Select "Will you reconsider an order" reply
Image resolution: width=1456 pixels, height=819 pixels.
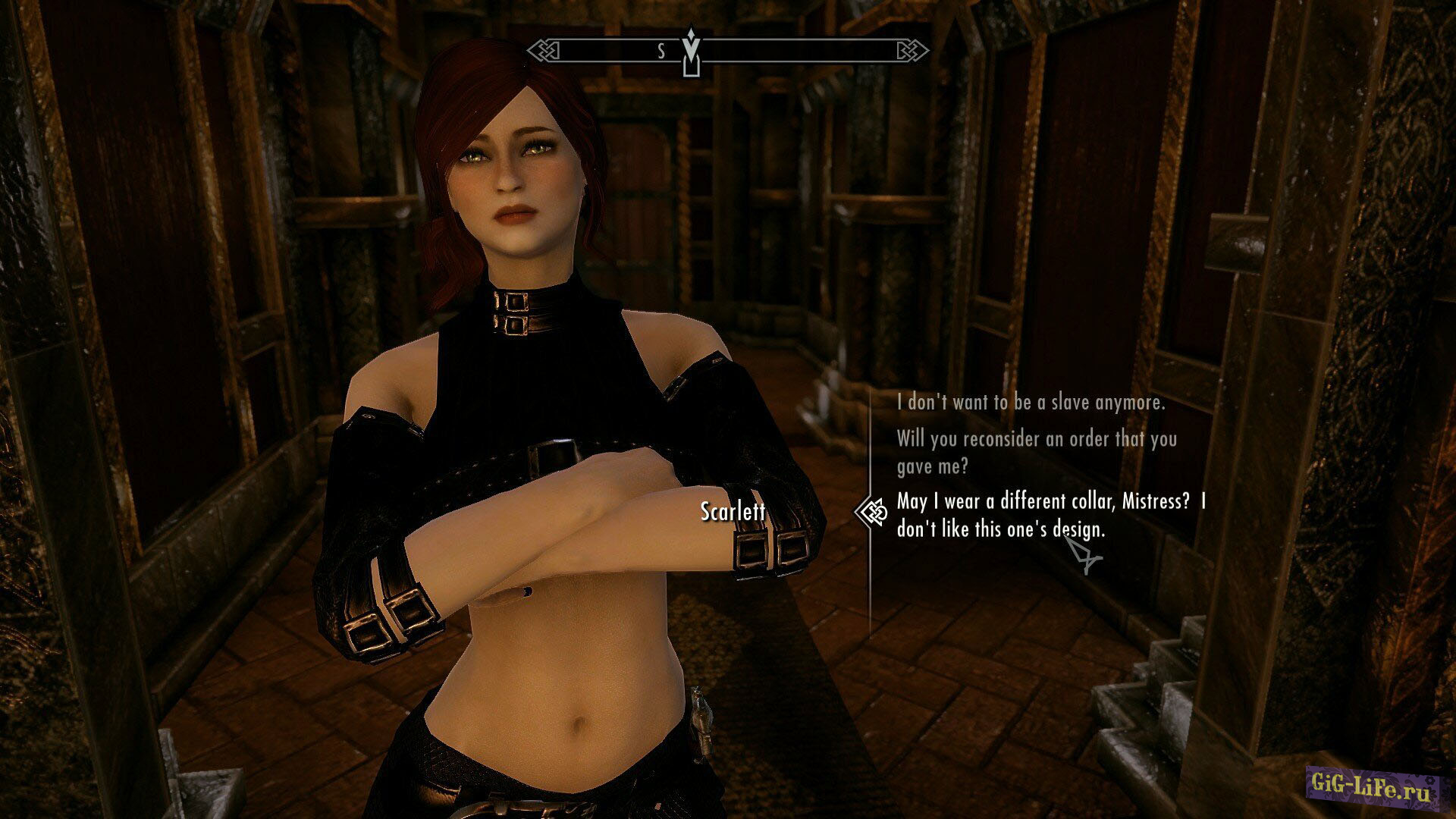pyautogui.click(x=1036, y=452)
